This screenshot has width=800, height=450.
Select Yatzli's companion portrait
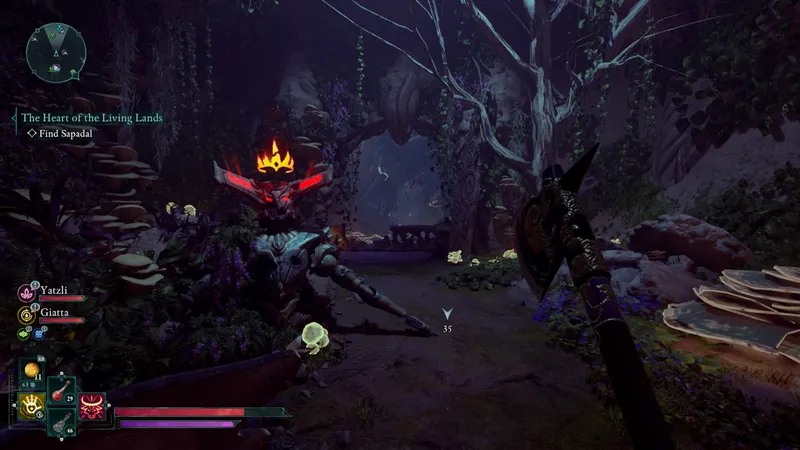point(26,292)
